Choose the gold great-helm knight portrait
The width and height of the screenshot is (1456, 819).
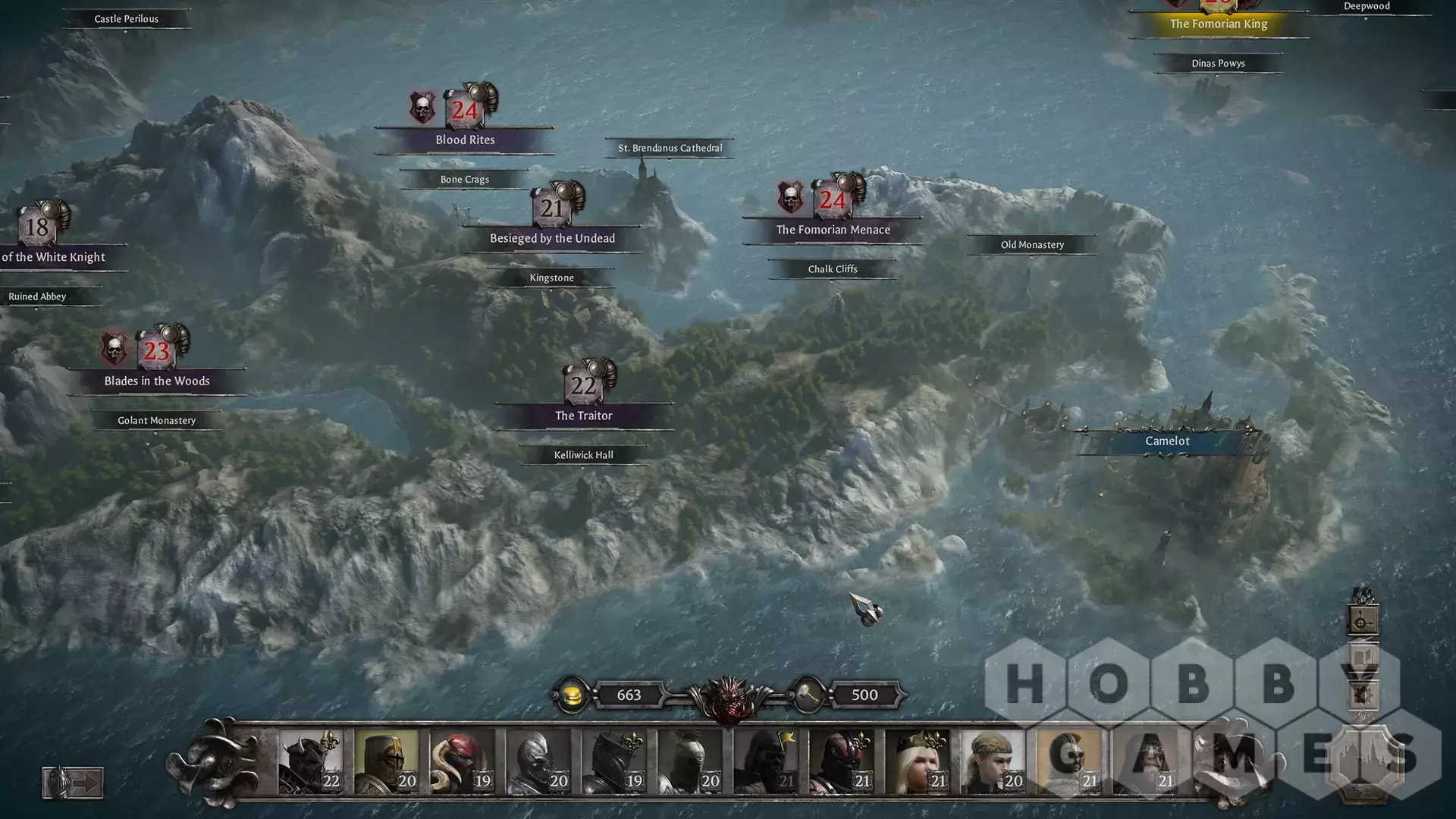[x=386, y=761]
